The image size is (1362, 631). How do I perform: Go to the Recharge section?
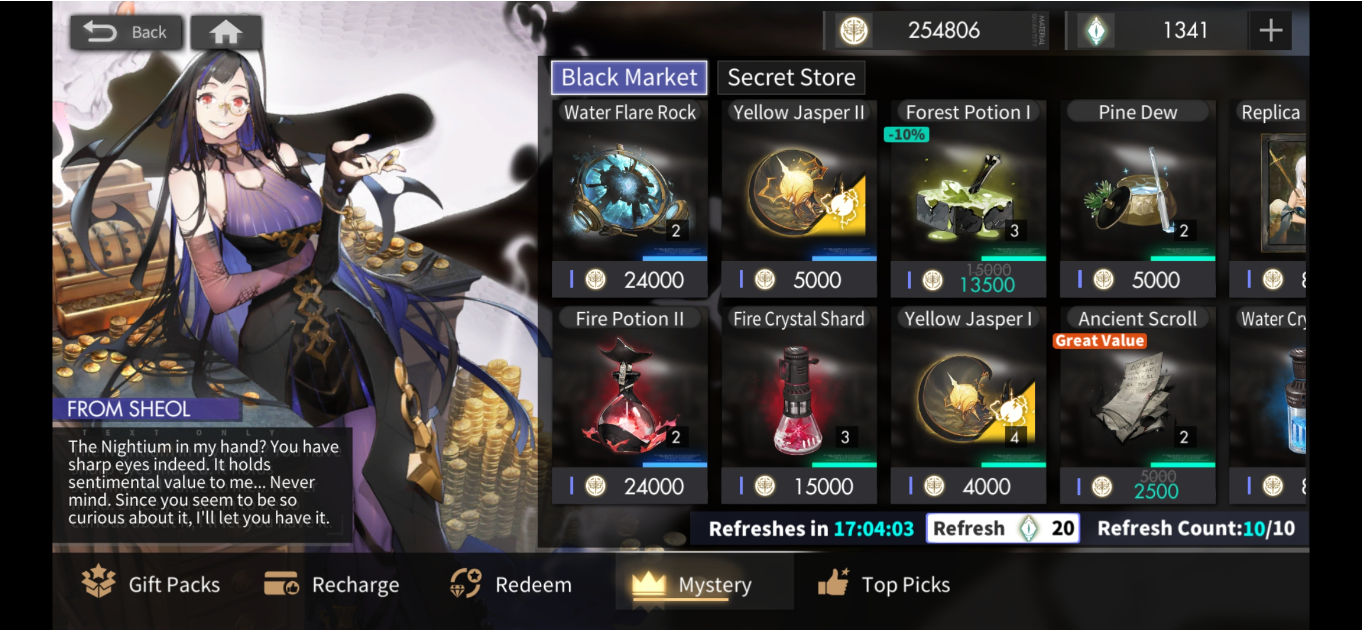point(332,585)
